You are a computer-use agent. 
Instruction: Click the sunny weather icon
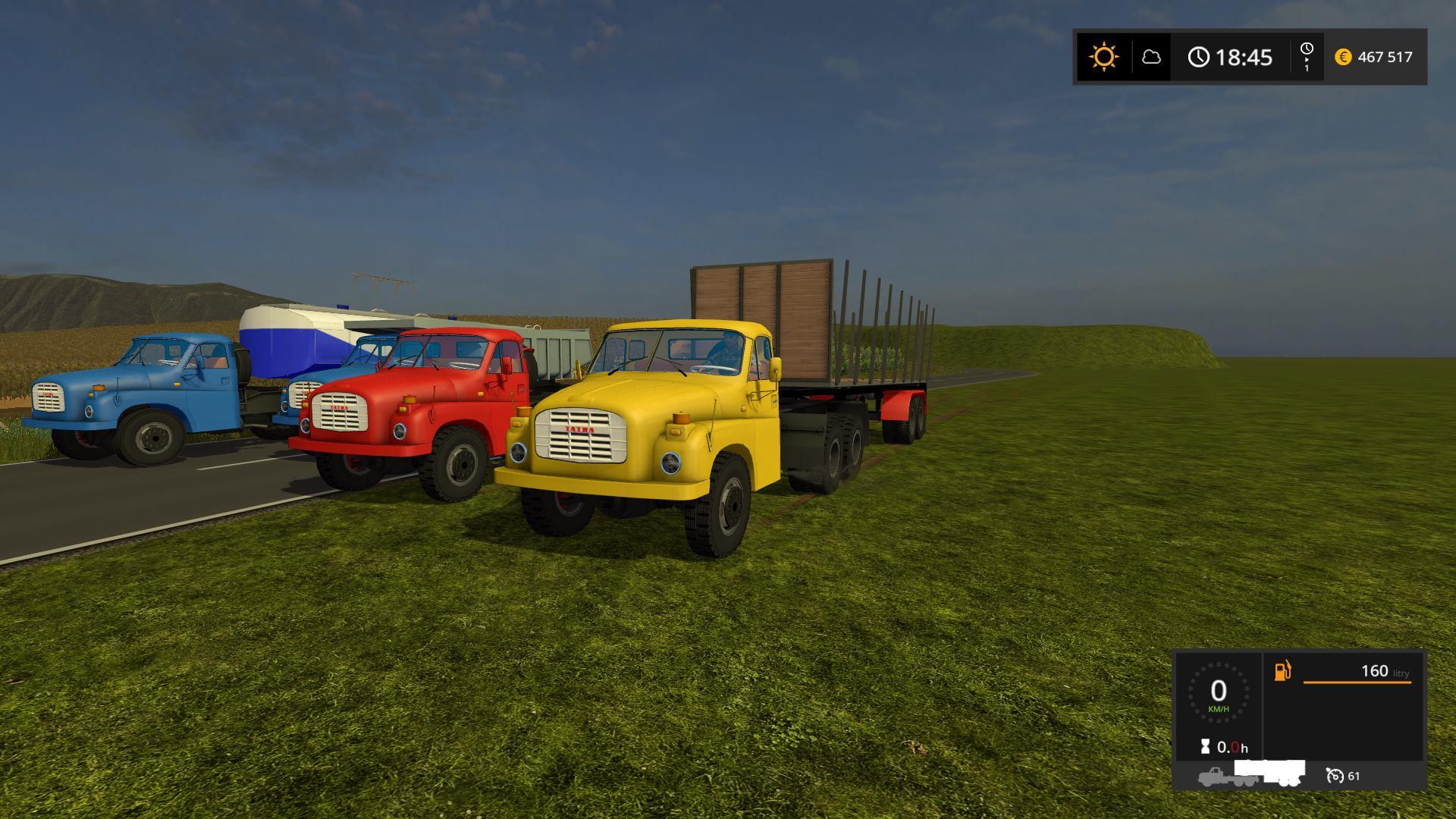pyautogui.click(x=1103, y=57)
